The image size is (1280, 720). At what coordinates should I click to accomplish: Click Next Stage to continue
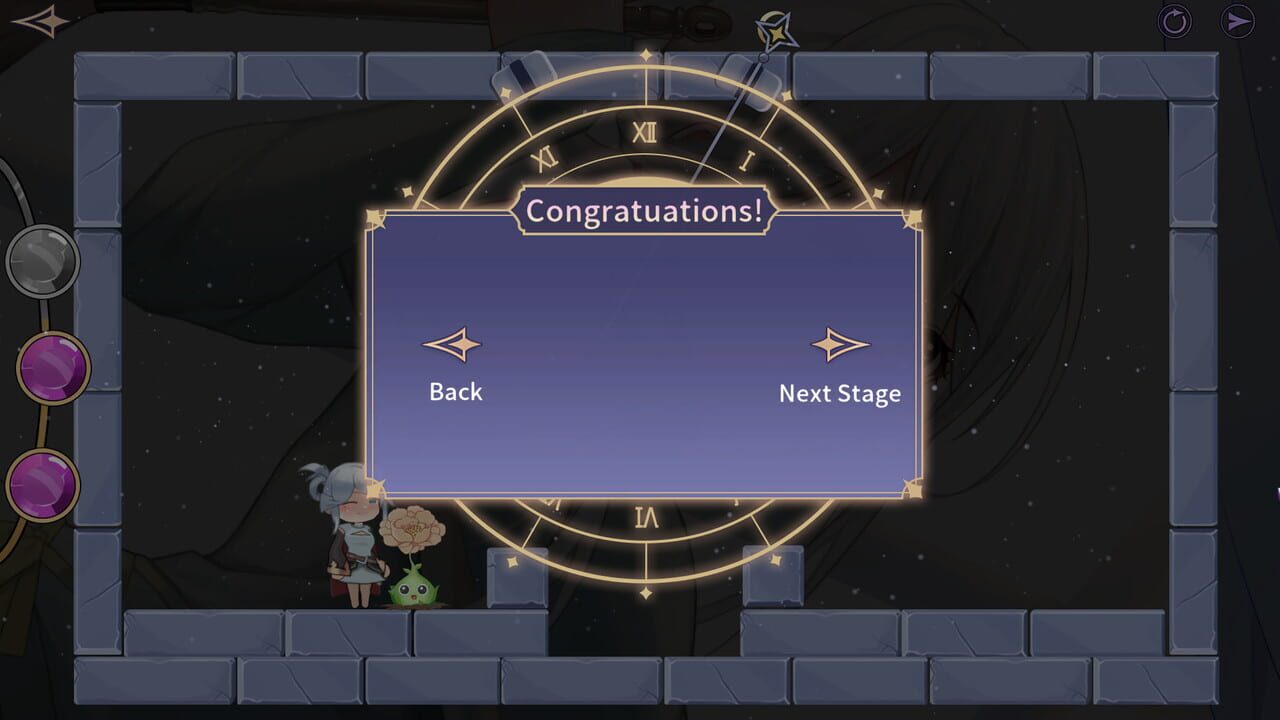[x=840, y=394]
